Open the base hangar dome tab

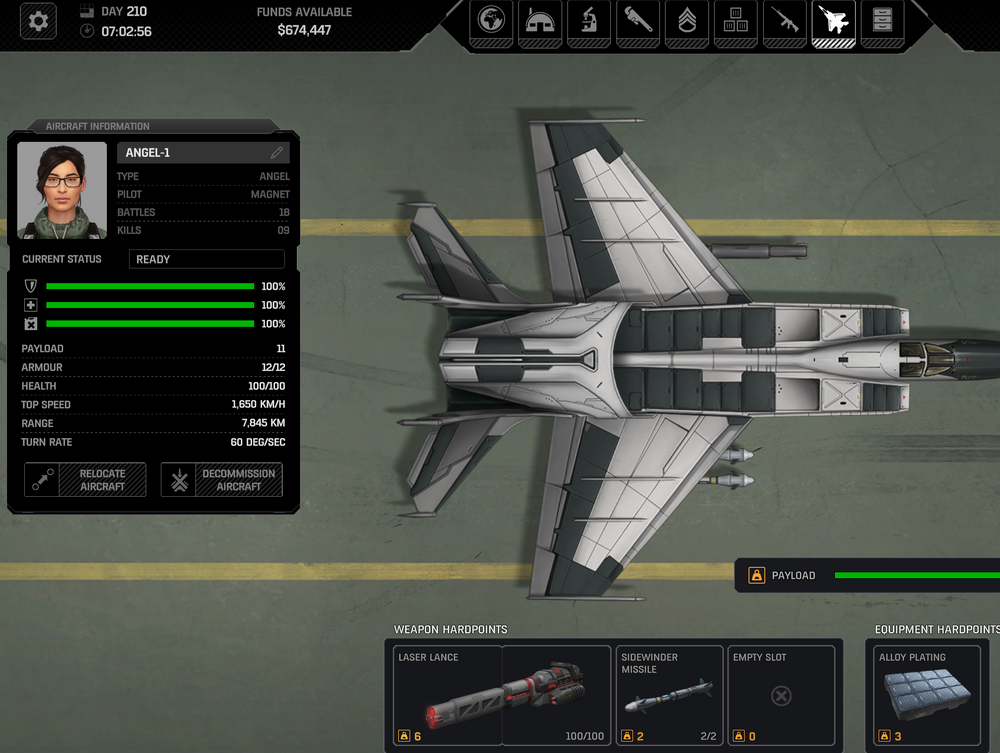point(540,21)
